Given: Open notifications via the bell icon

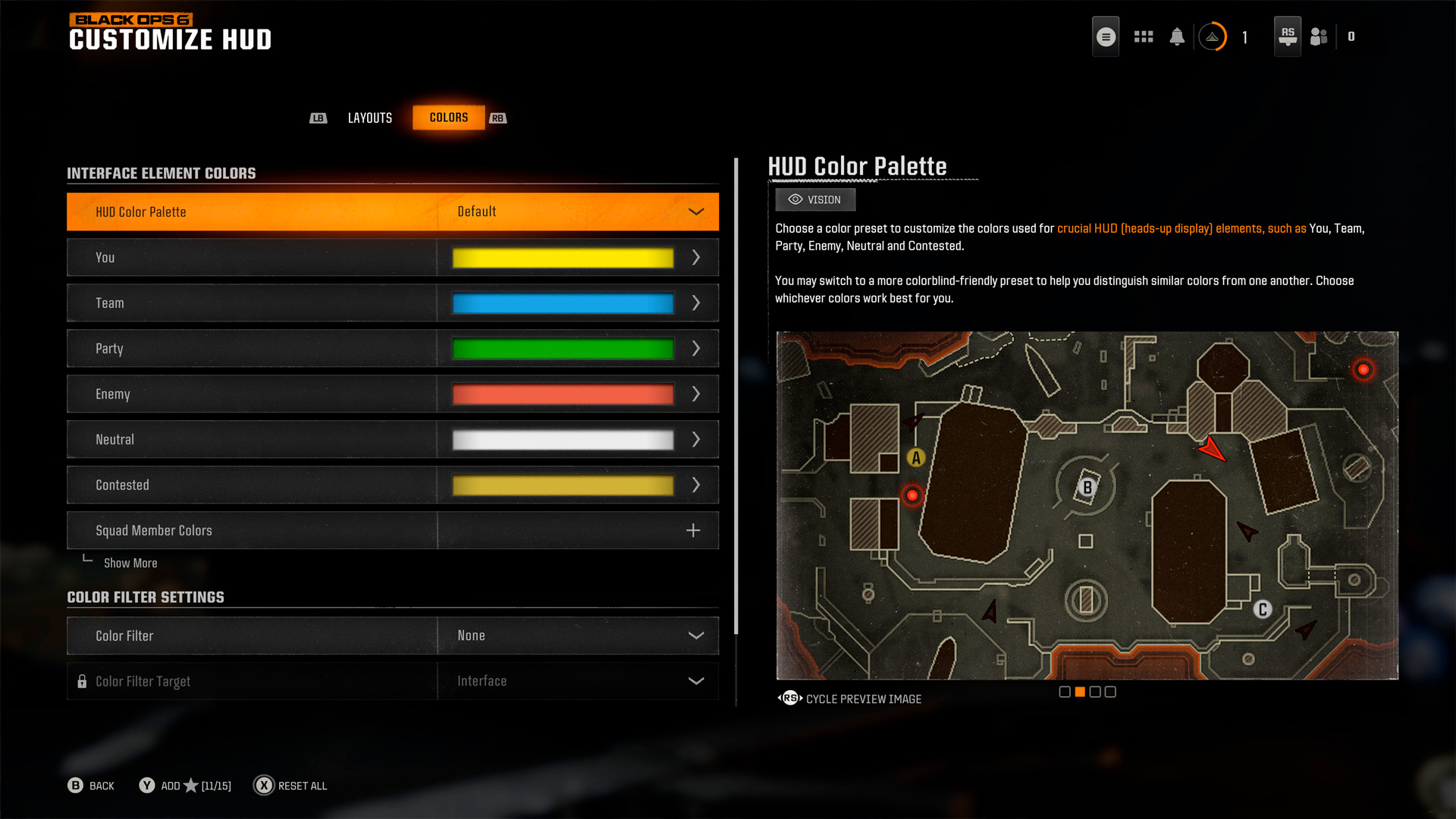Looking at the screenshot, I should click(1178, 36).
